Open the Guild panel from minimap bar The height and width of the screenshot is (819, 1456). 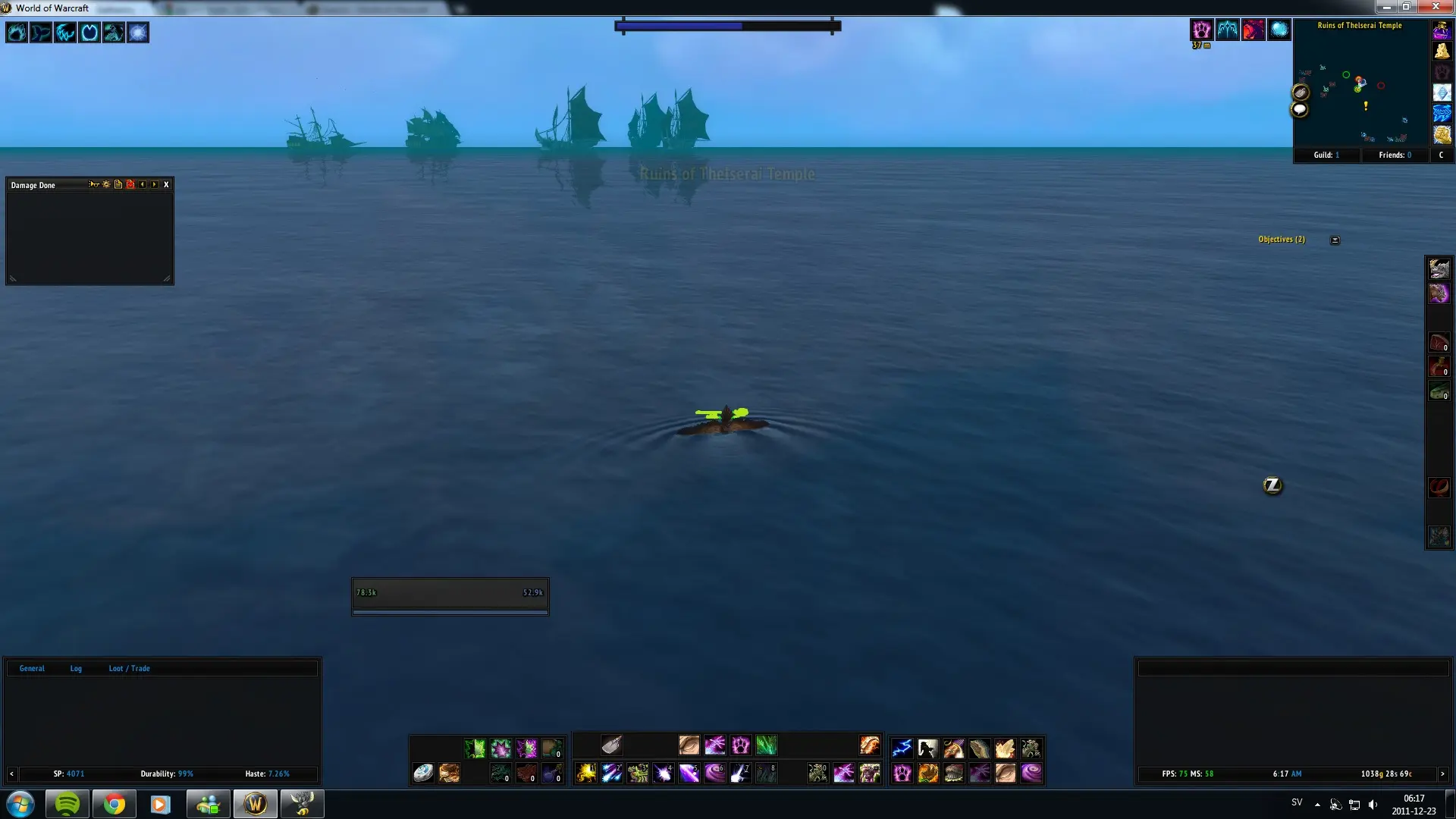[x=1326, y=155]
